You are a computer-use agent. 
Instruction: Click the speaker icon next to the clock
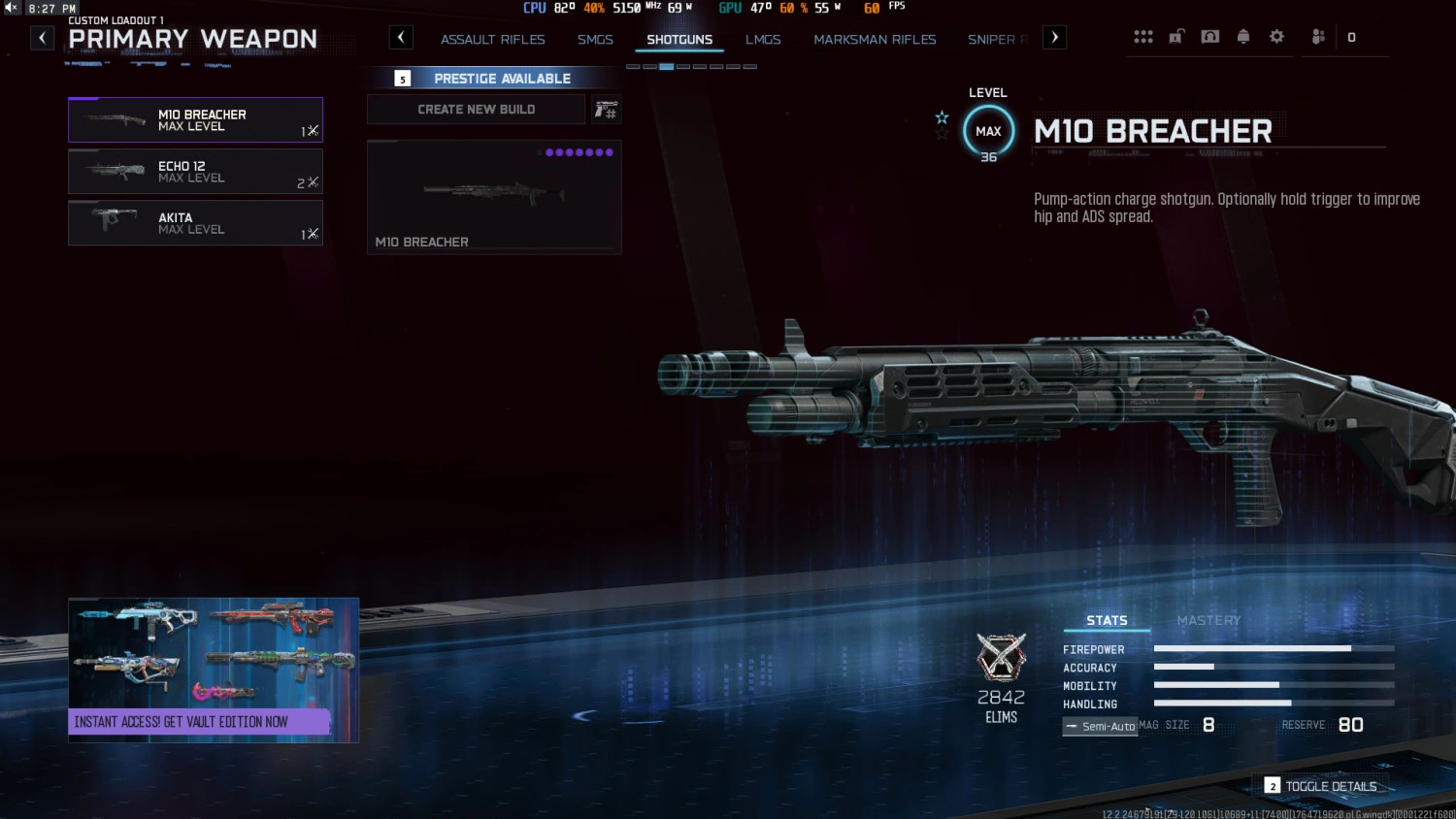coord(10,7)
